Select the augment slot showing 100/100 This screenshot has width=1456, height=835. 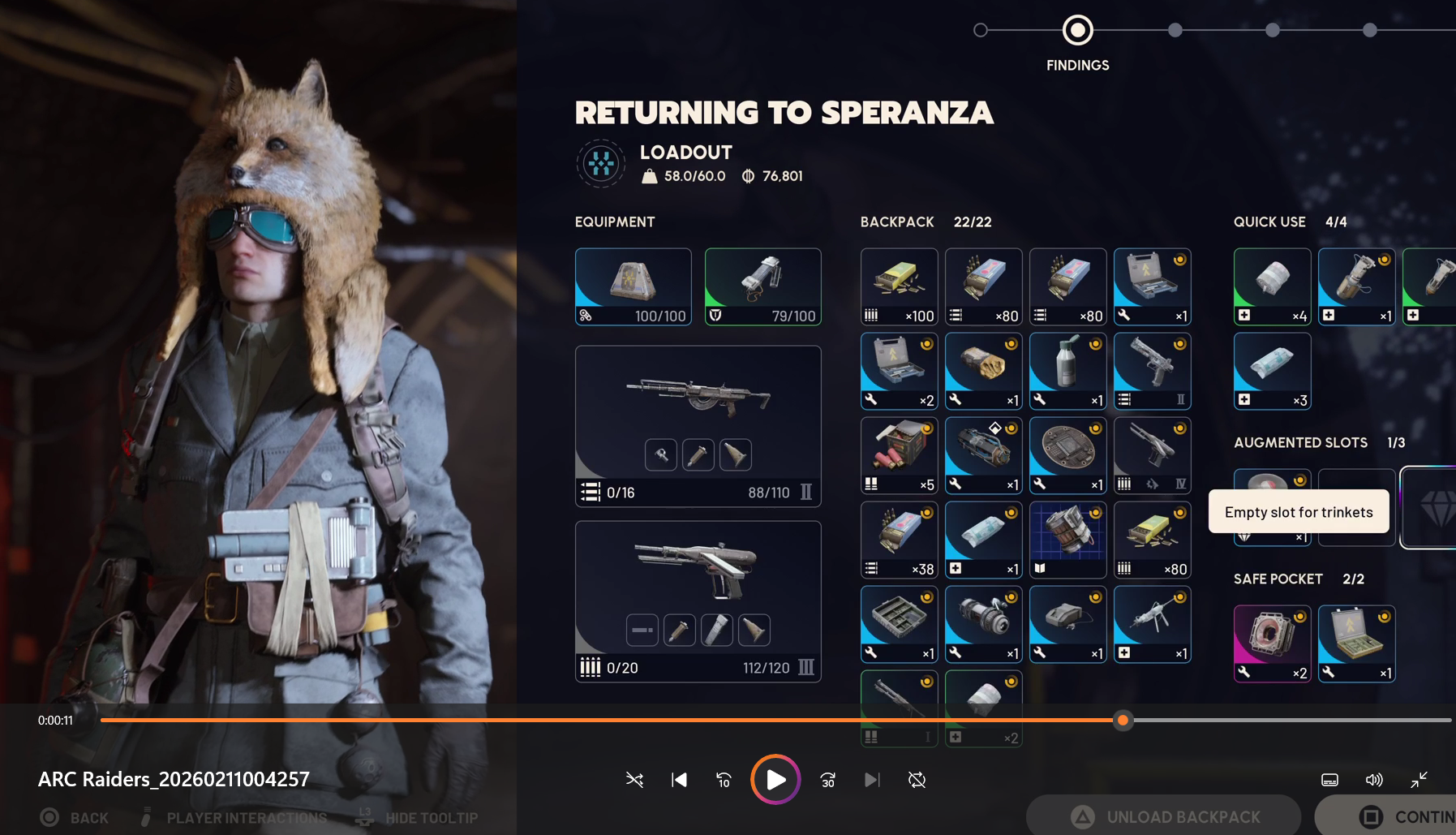(x=633, y=286)
